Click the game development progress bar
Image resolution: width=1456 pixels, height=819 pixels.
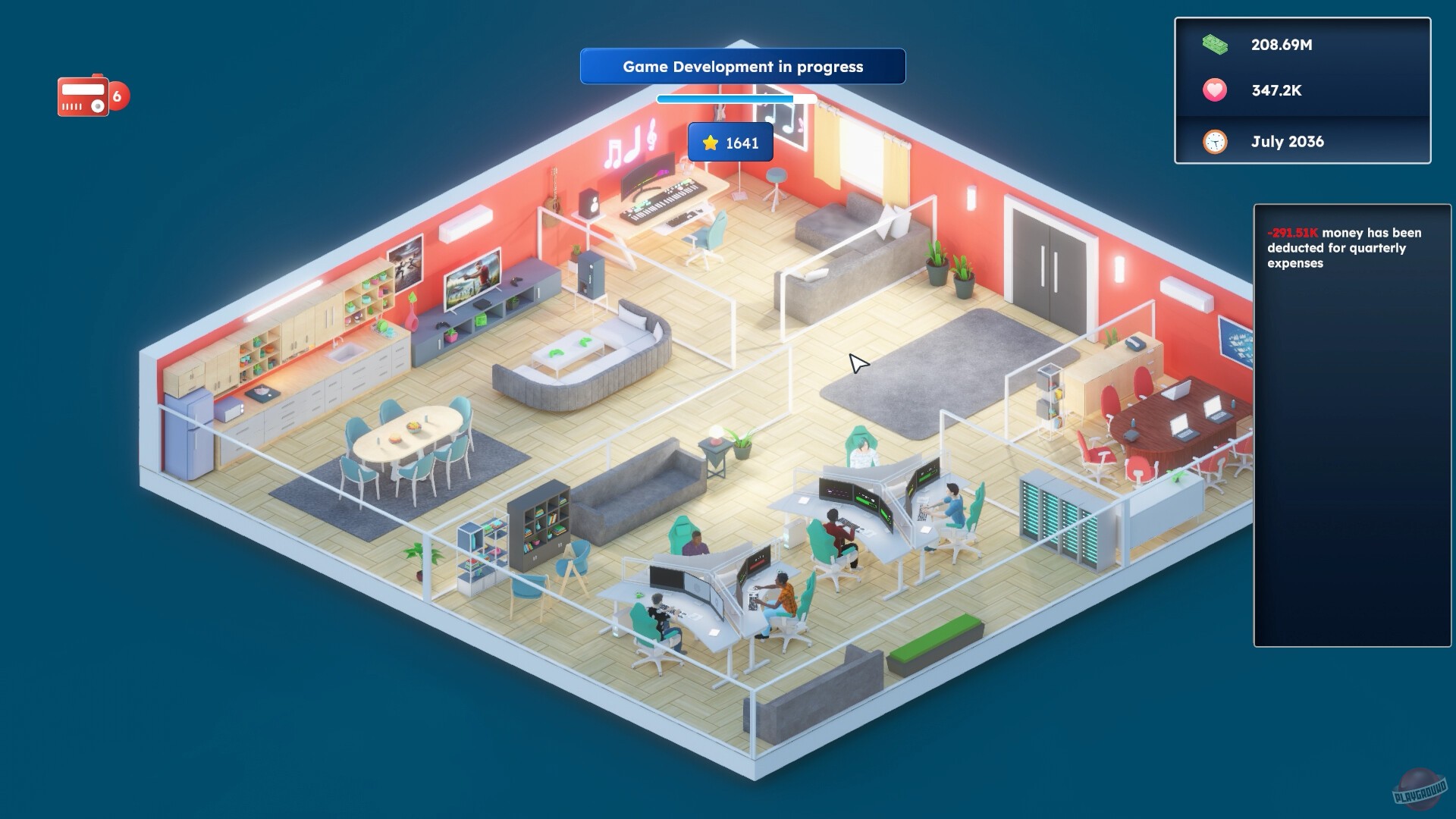coord(736,99)
